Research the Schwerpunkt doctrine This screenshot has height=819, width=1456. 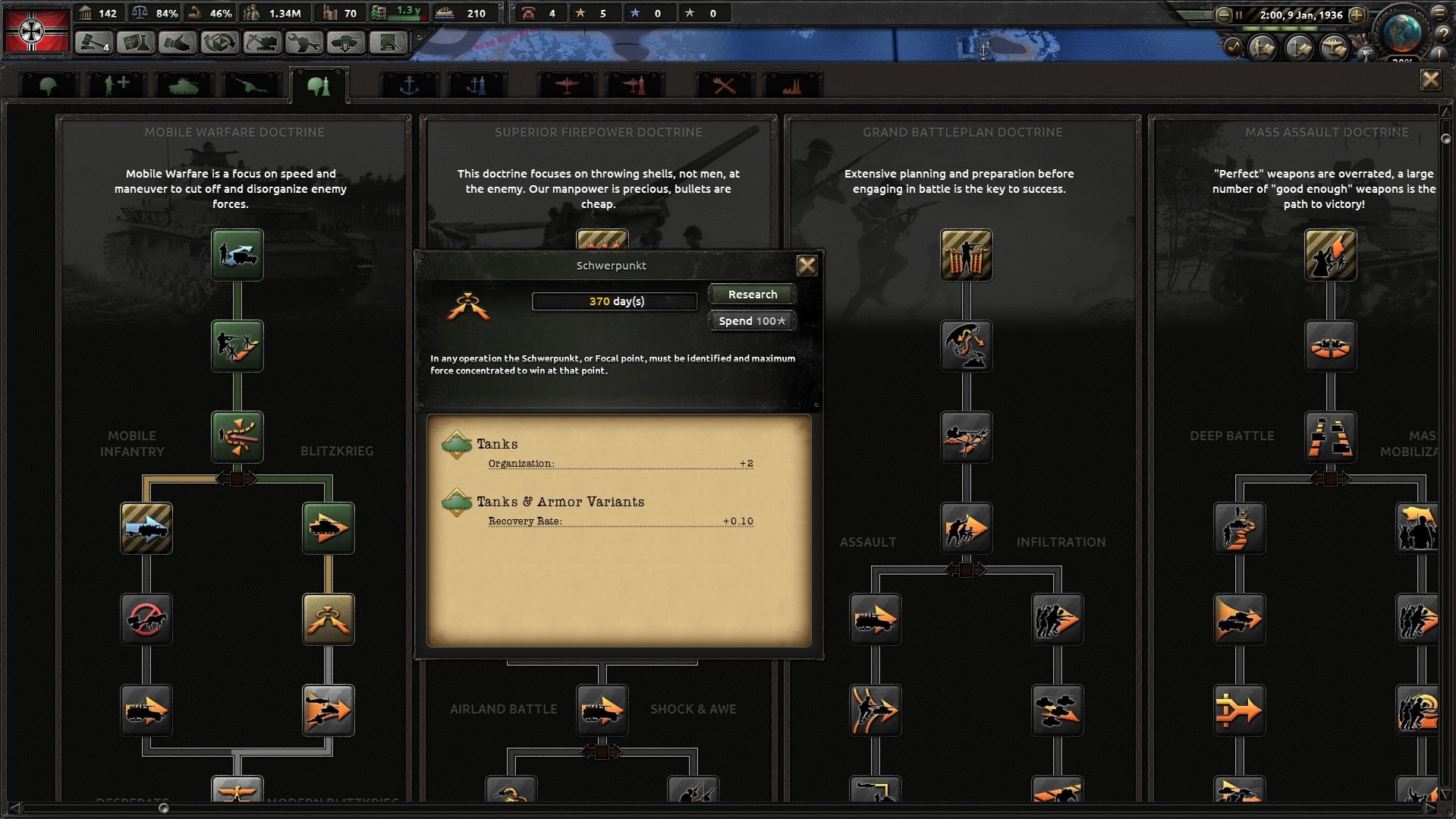(x=750, y=294)
